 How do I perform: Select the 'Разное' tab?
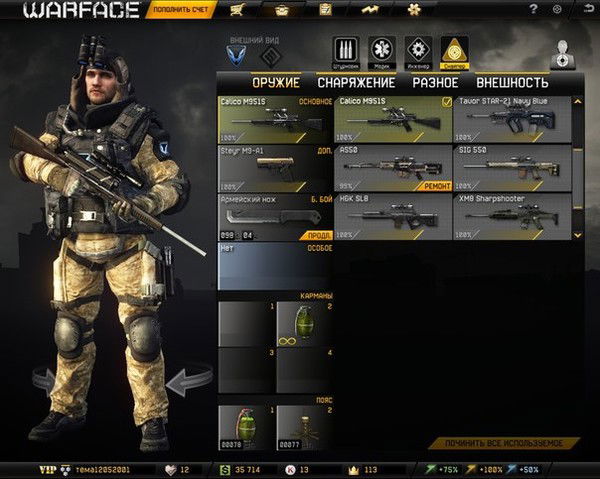tap(435, 83)
